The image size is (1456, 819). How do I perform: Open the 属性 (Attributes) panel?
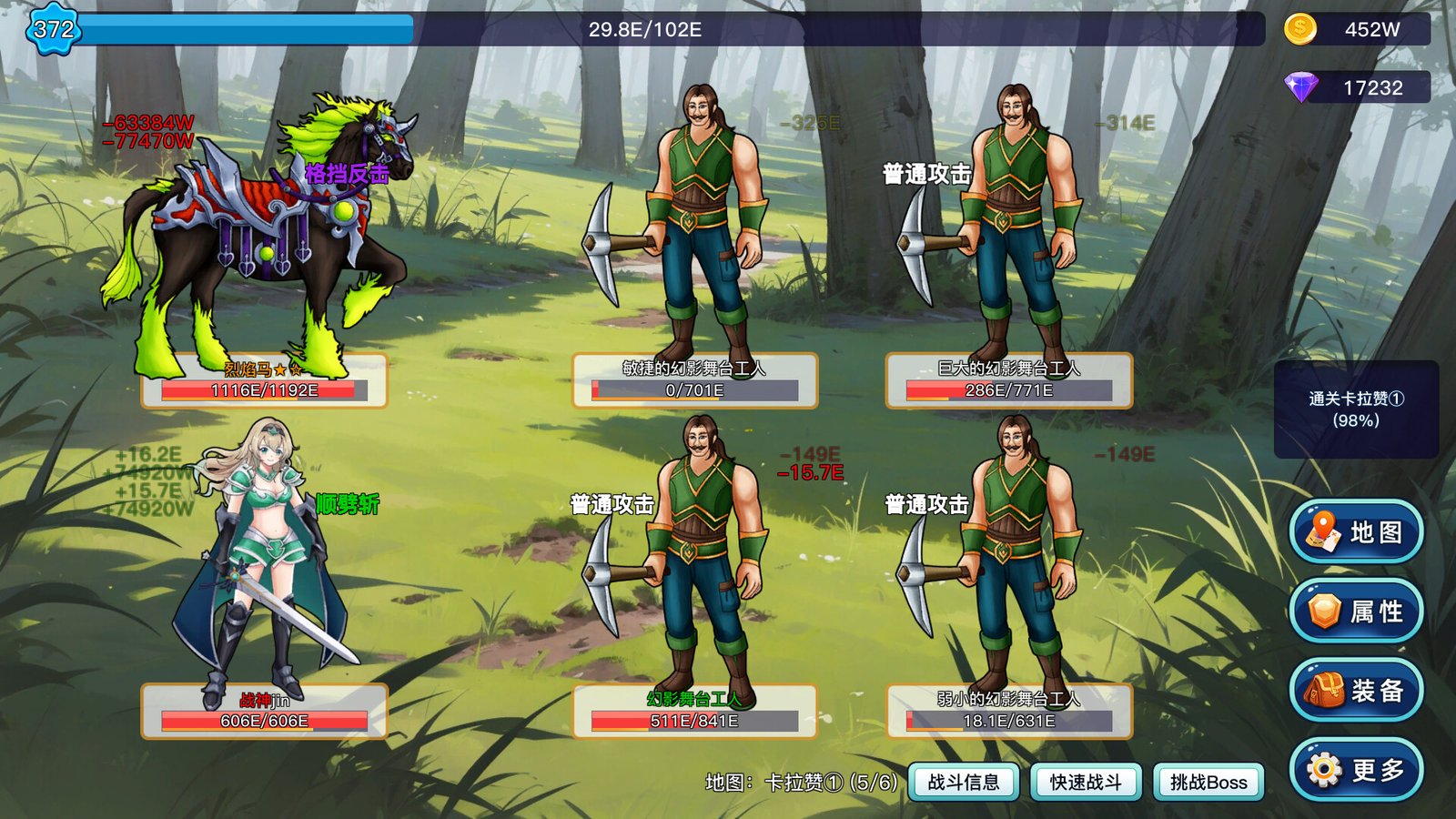click(1355, 611)
